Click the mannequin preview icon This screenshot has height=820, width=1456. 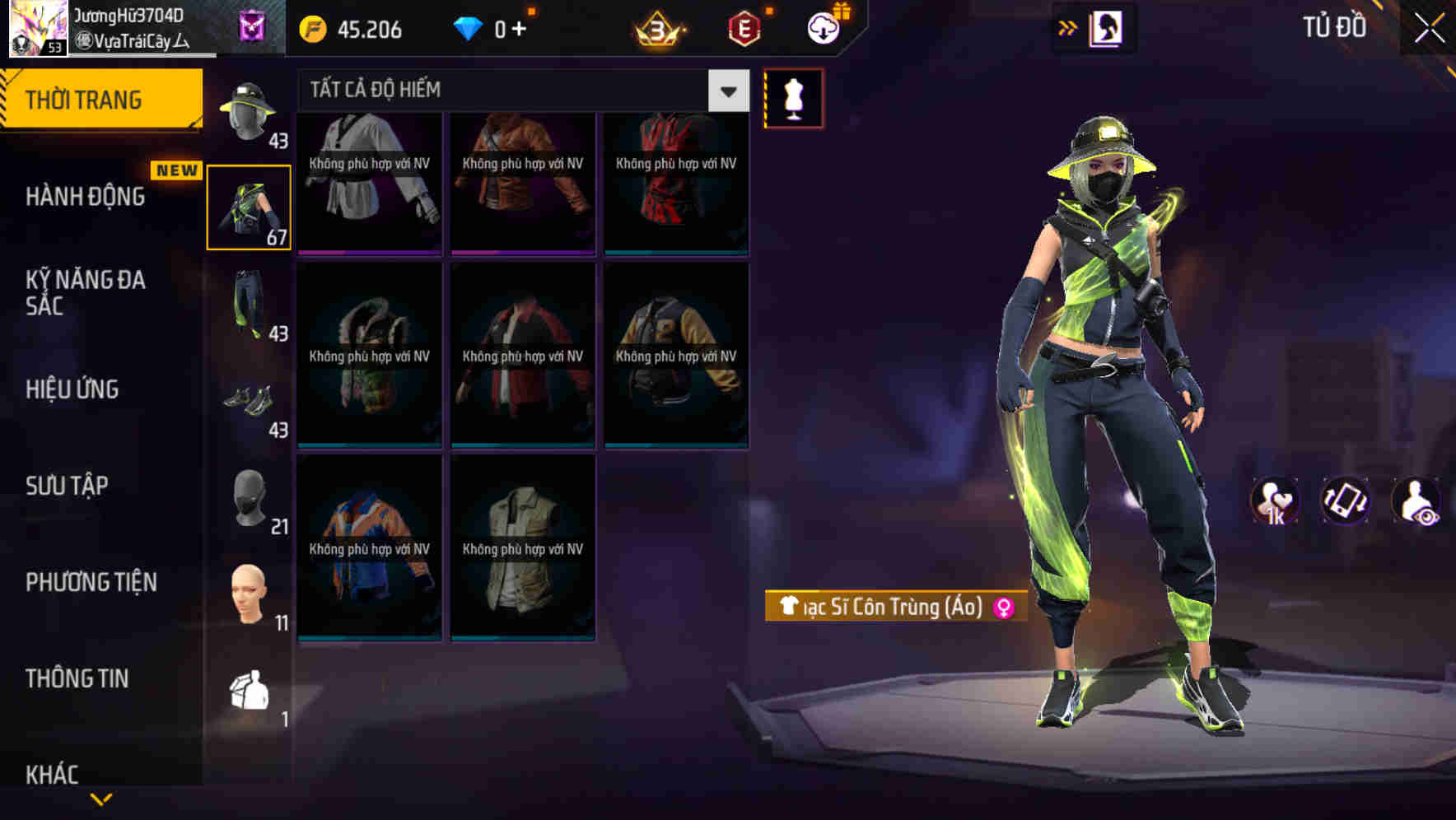(793, 97)
